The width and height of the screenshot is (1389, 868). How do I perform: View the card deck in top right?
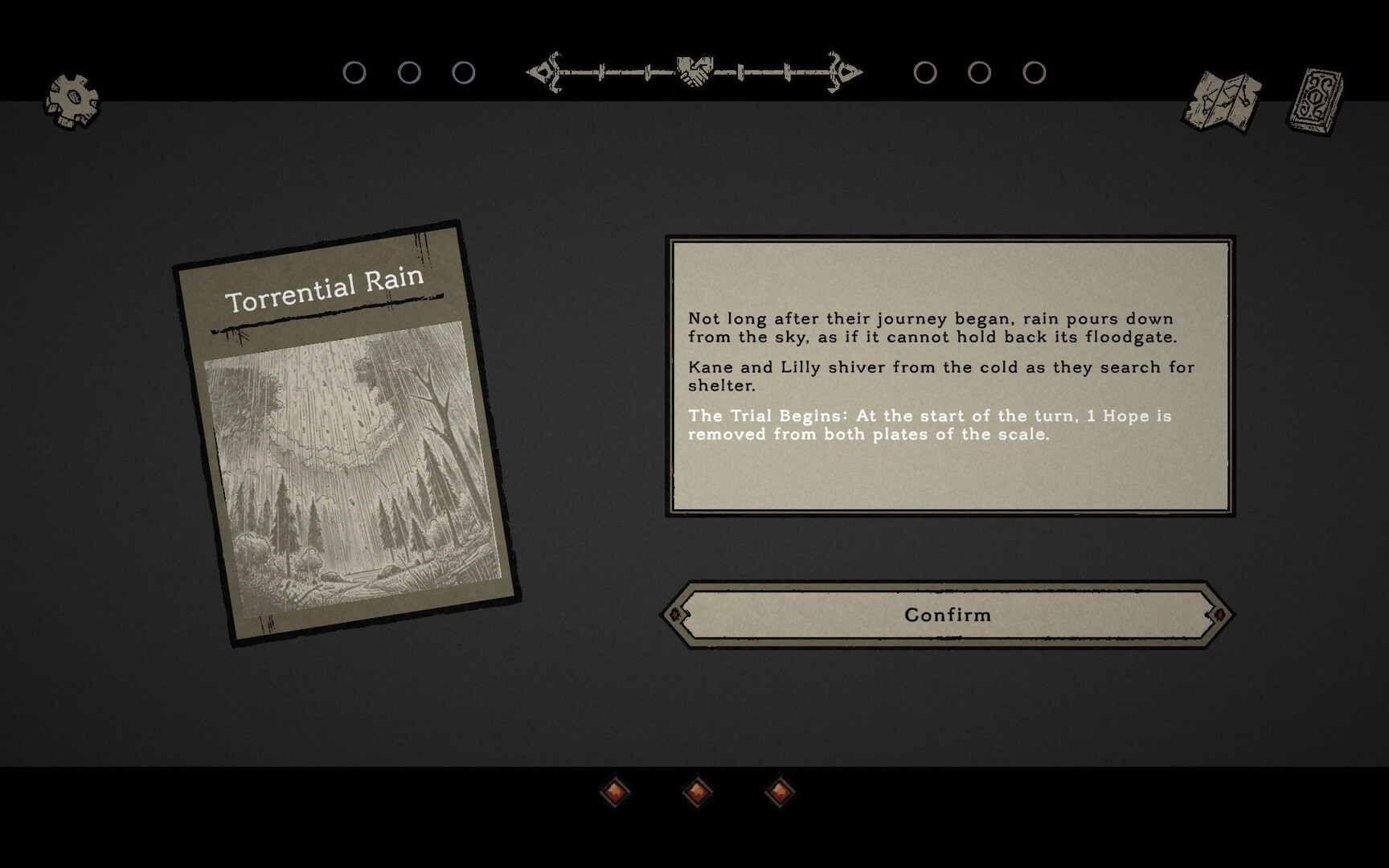click(x=1316, y=98)
